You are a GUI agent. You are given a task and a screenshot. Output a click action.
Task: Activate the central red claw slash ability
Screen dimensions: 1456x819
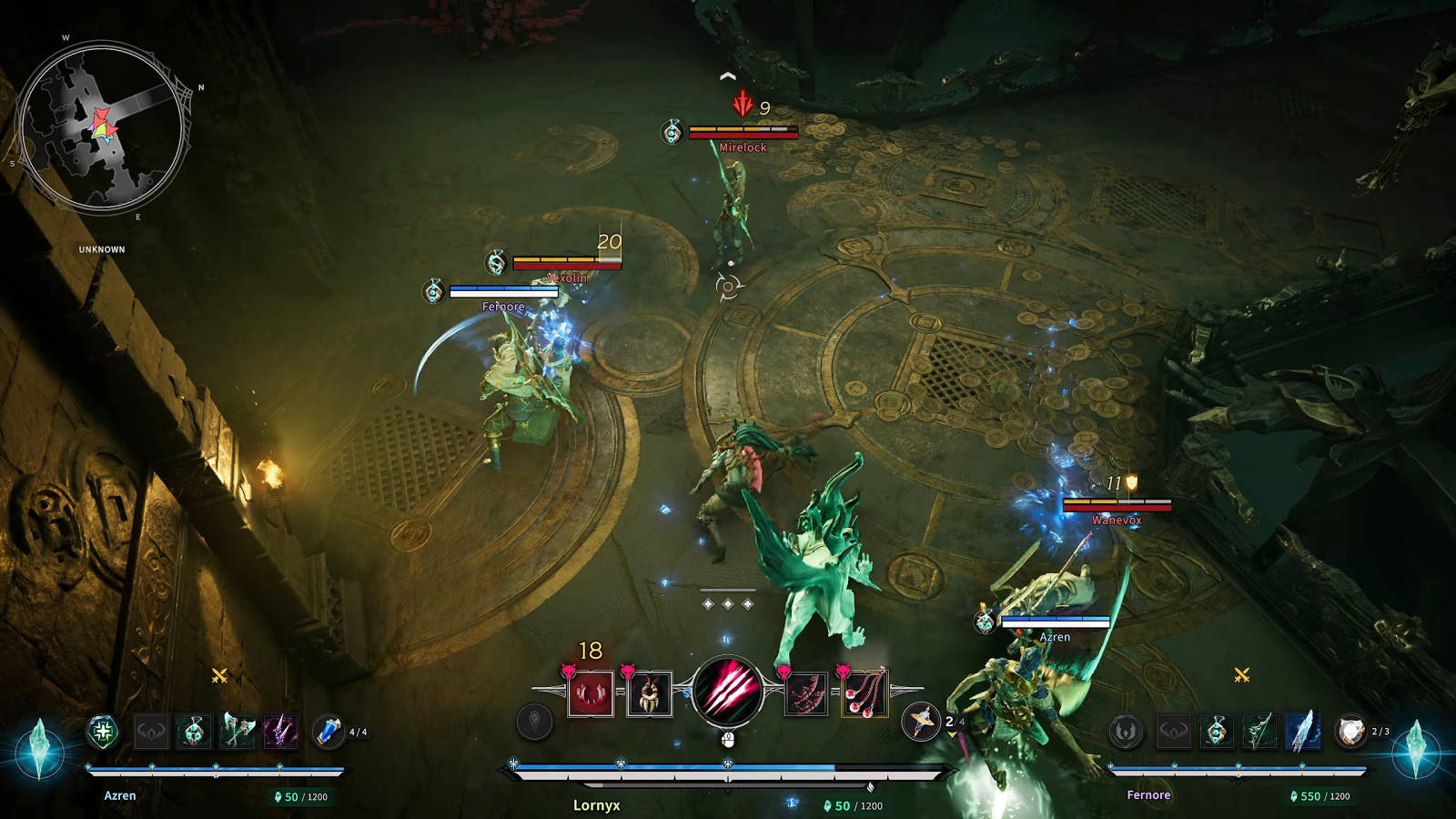tap(727, 692)
